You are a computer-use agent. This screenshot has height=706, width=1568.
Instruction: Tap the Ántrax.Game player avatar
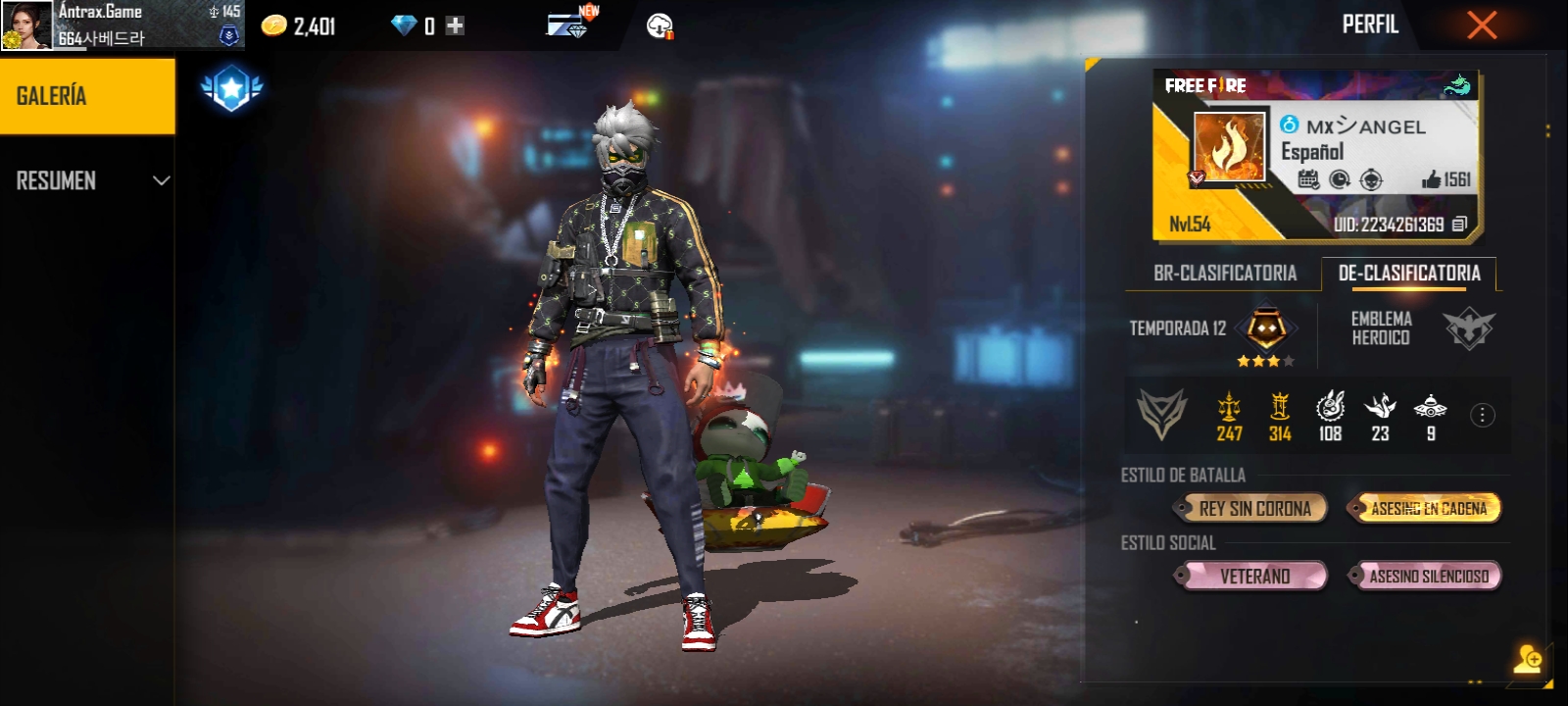(26, 25)
